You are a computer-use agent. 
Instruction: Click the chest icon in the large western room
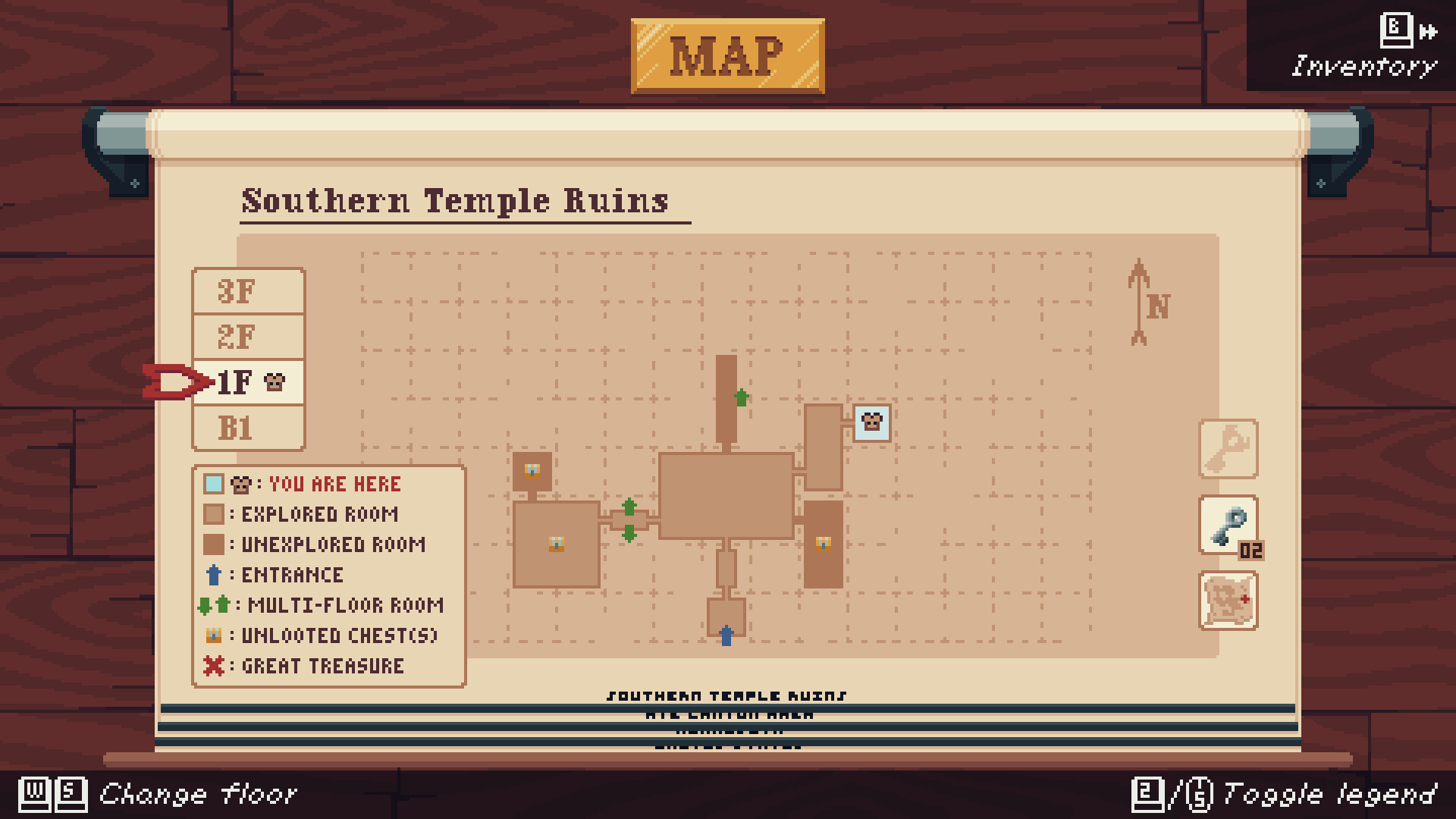click(557, 543)
